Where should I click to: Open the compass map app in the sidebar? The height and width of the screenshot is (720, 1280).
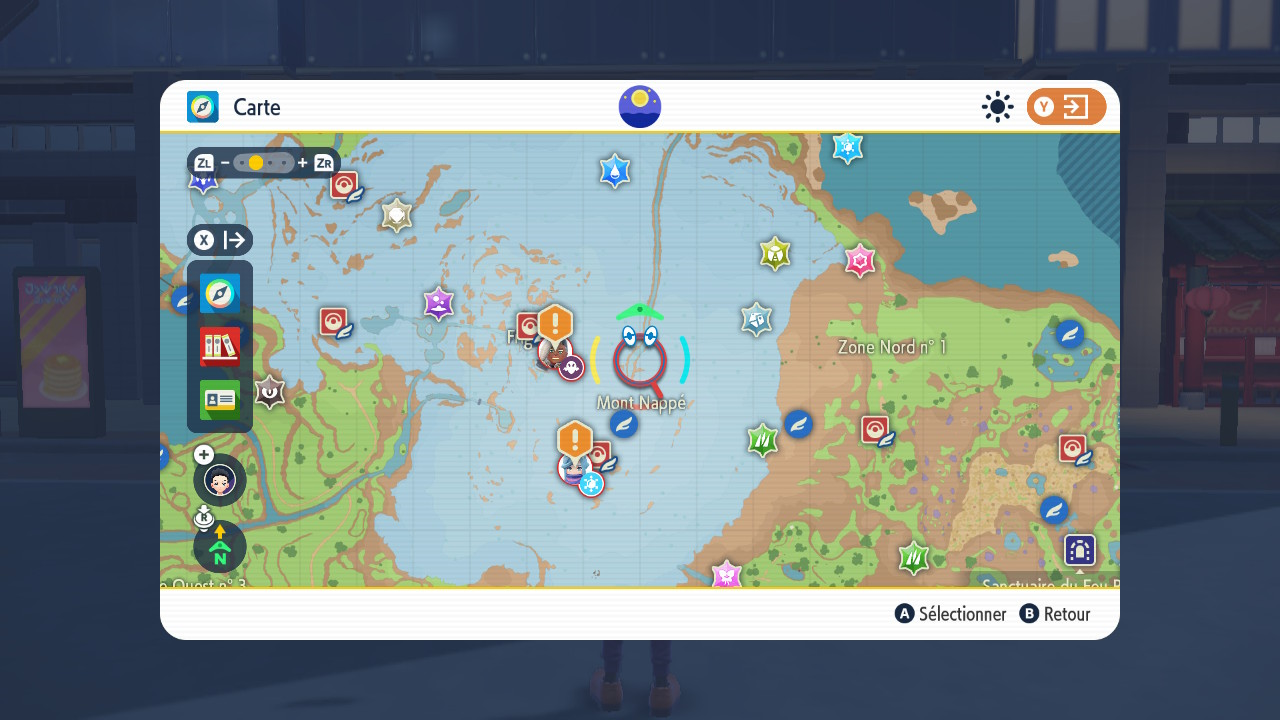tap(220, 294)
